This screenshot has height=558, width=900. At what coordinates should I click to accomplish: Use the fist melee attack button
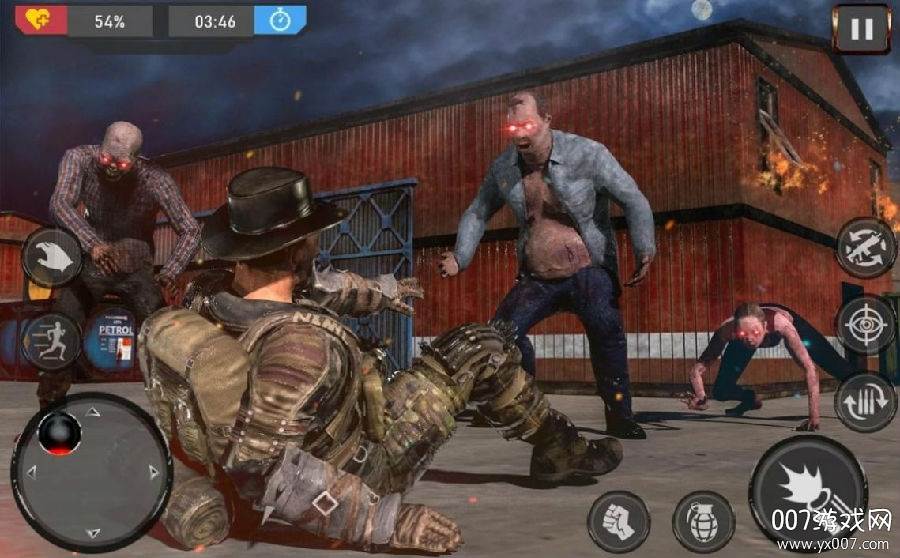[618, 521]
